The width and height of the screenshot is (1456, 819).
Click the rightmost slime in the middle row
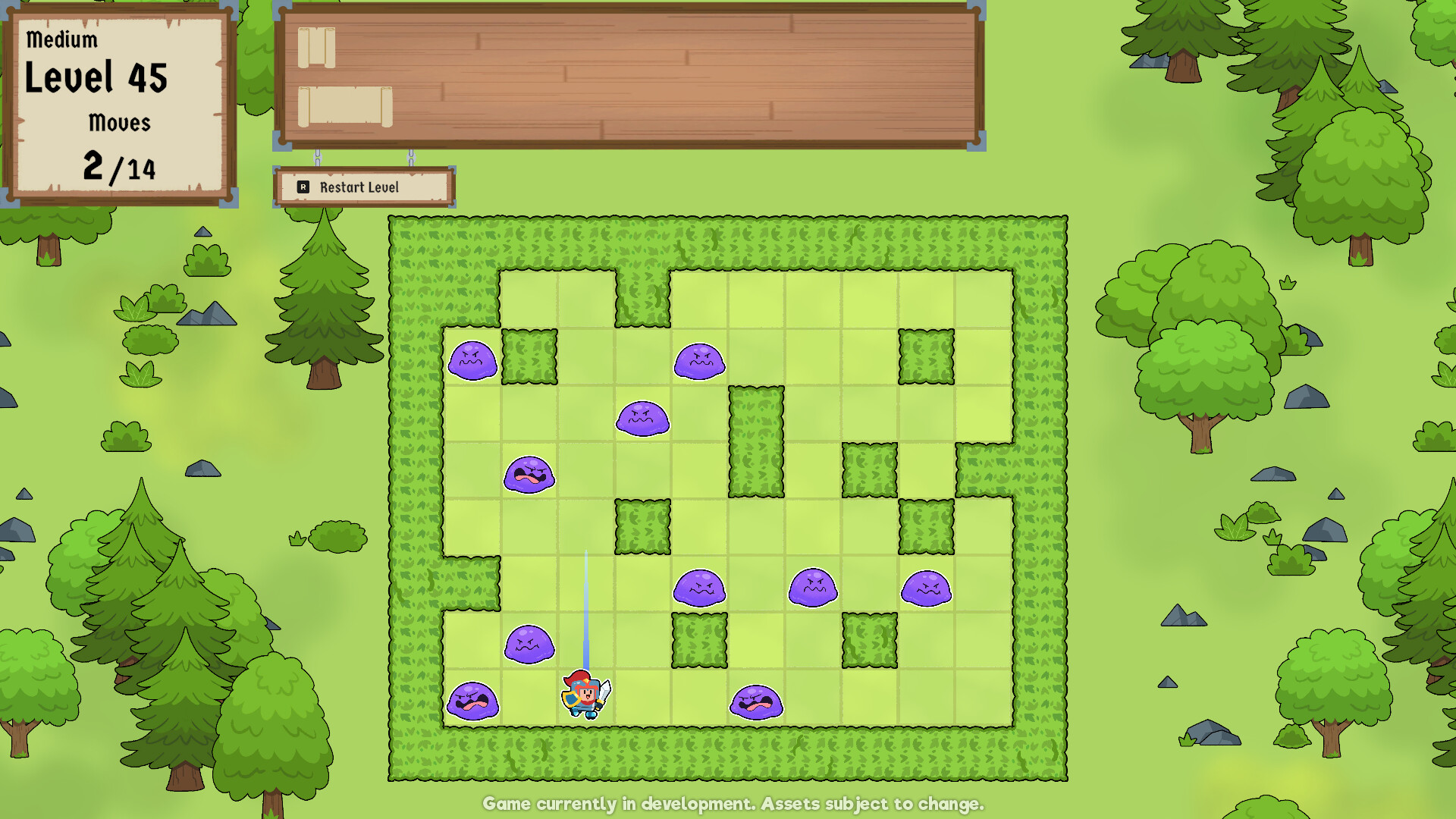(928, 590)
